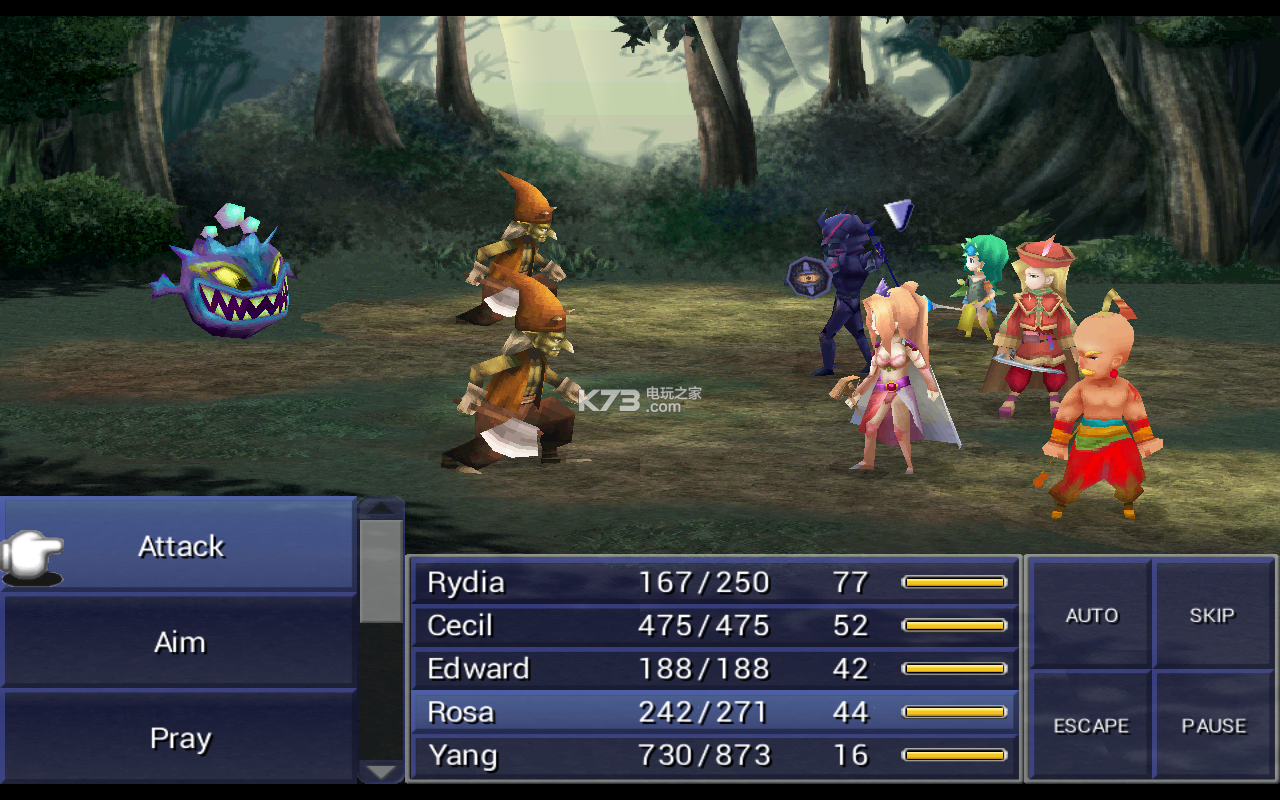Click the SKIP button
The width and height of the screenshot is (1280, 800).
point(1212,615)
